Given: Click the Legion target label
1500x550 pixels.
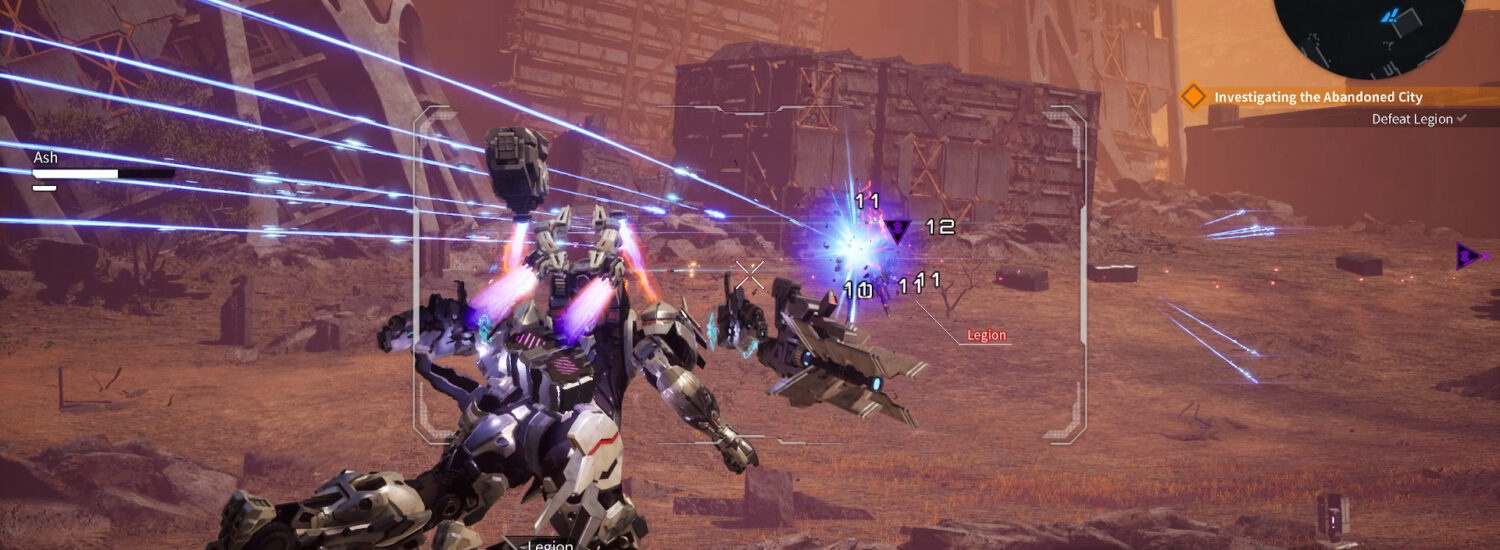Looking at the screenshot, I should click(x=986, y=336).
